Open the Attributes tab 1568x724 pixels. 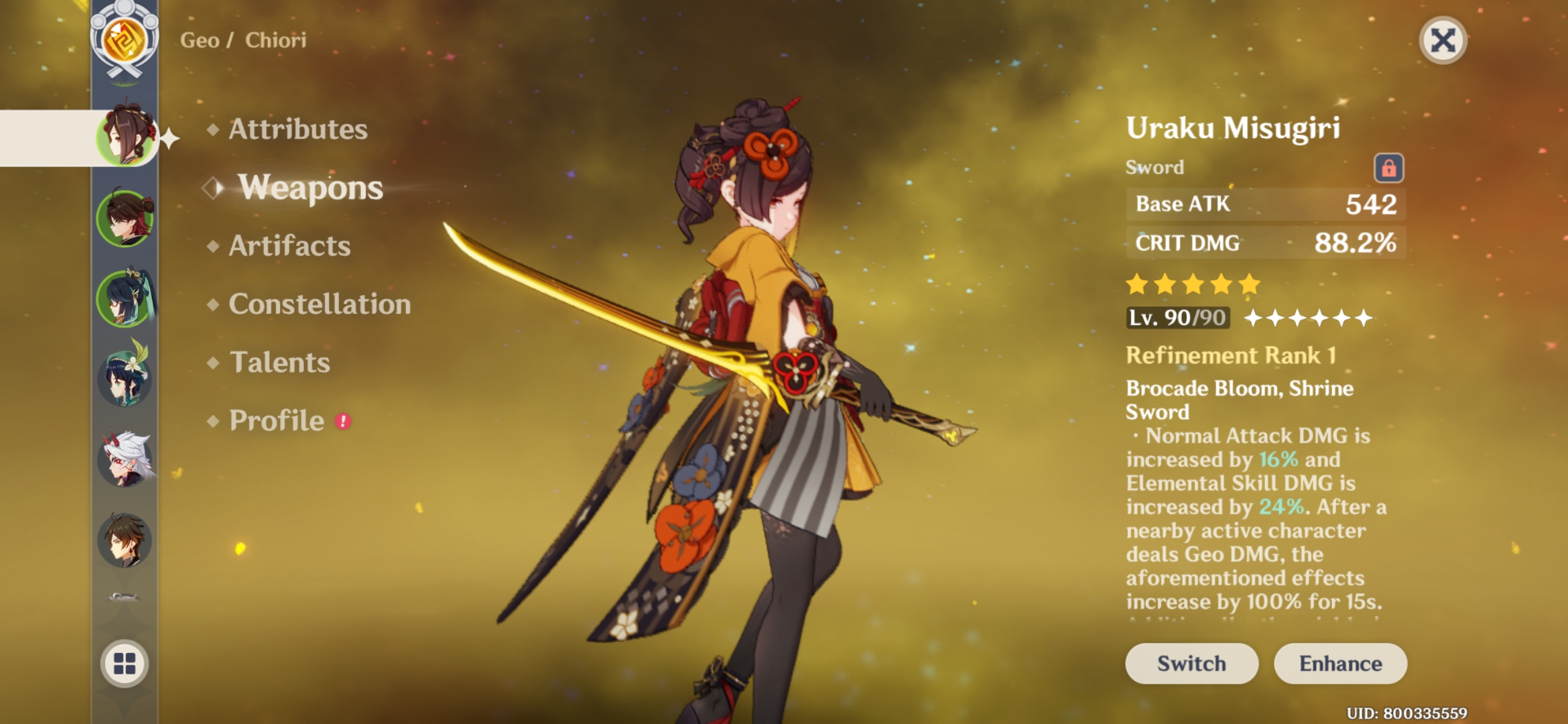pyautogui.click(x=298, y=129)
